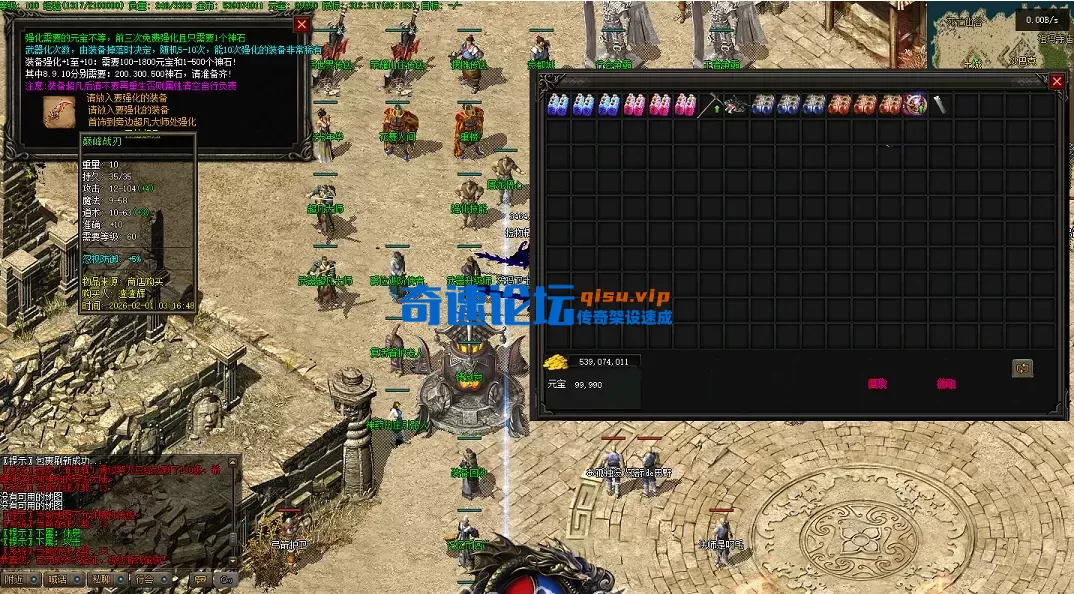The image size is (1074, 594).
Task: Select the black crossbow-like item in bag
Action: click(x=736, y=104)
